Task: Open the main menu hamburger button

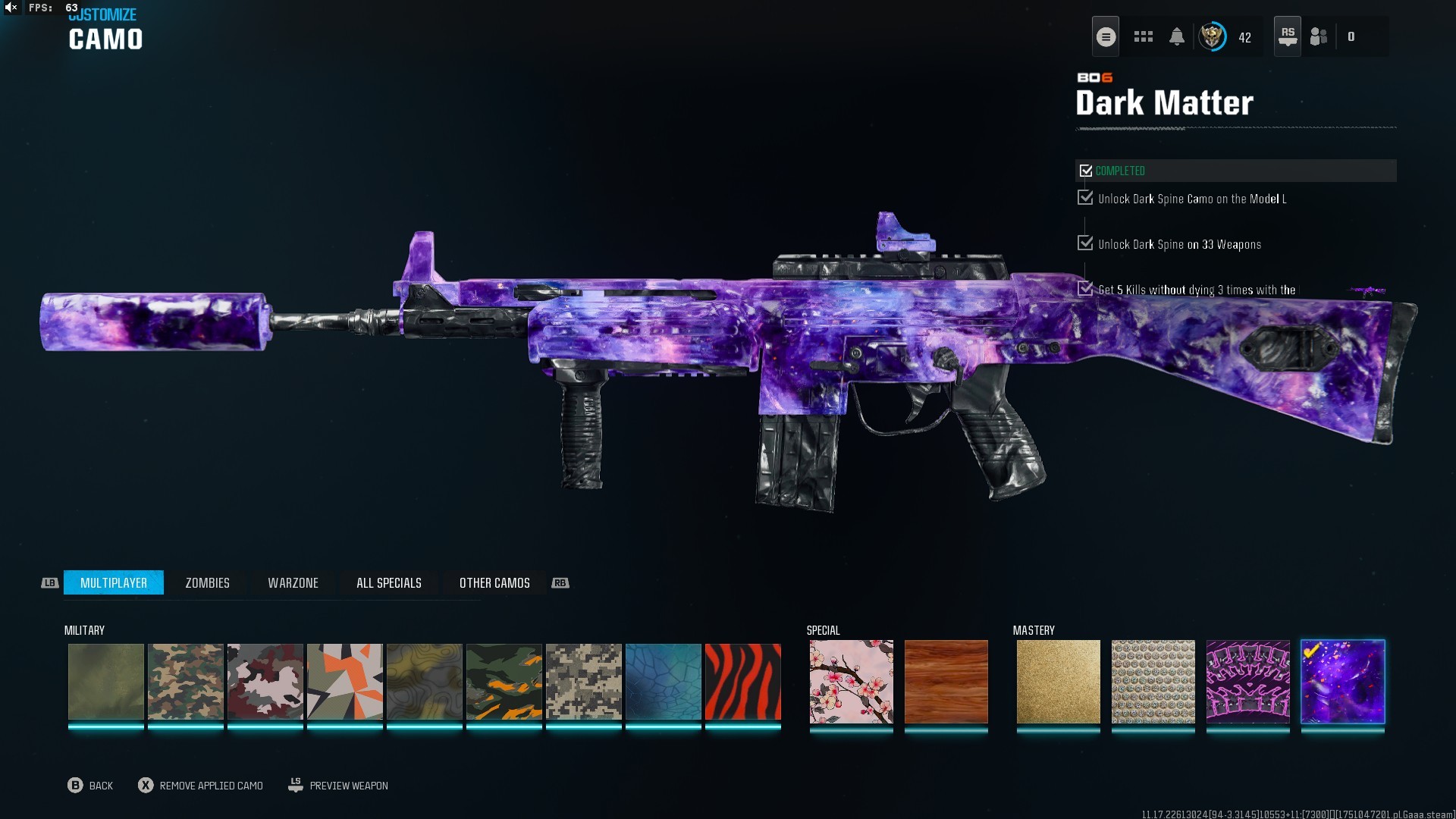Action: [x=1106, y=36]
